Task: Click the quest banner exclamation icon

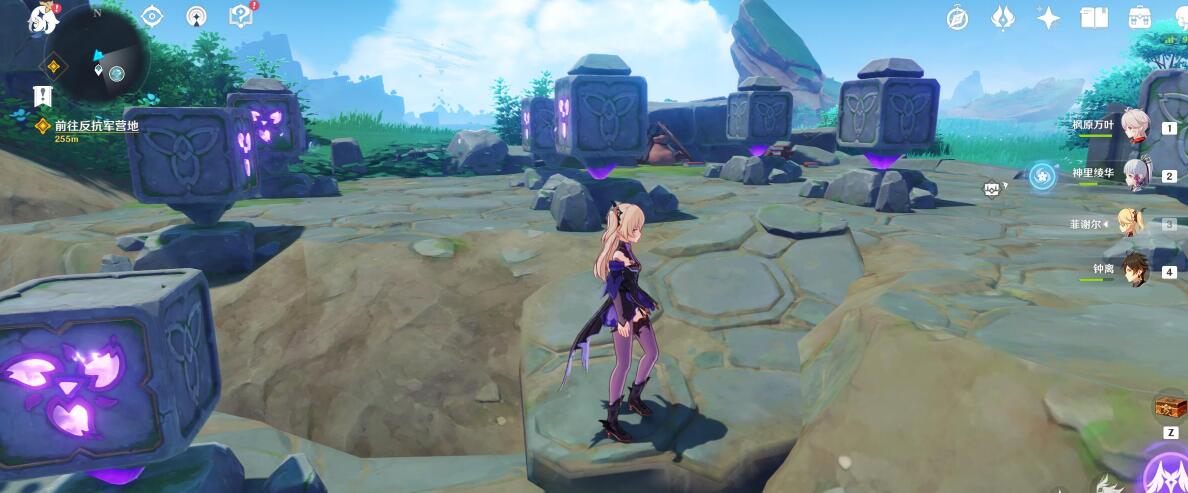Action: click(x=42, y=96)
